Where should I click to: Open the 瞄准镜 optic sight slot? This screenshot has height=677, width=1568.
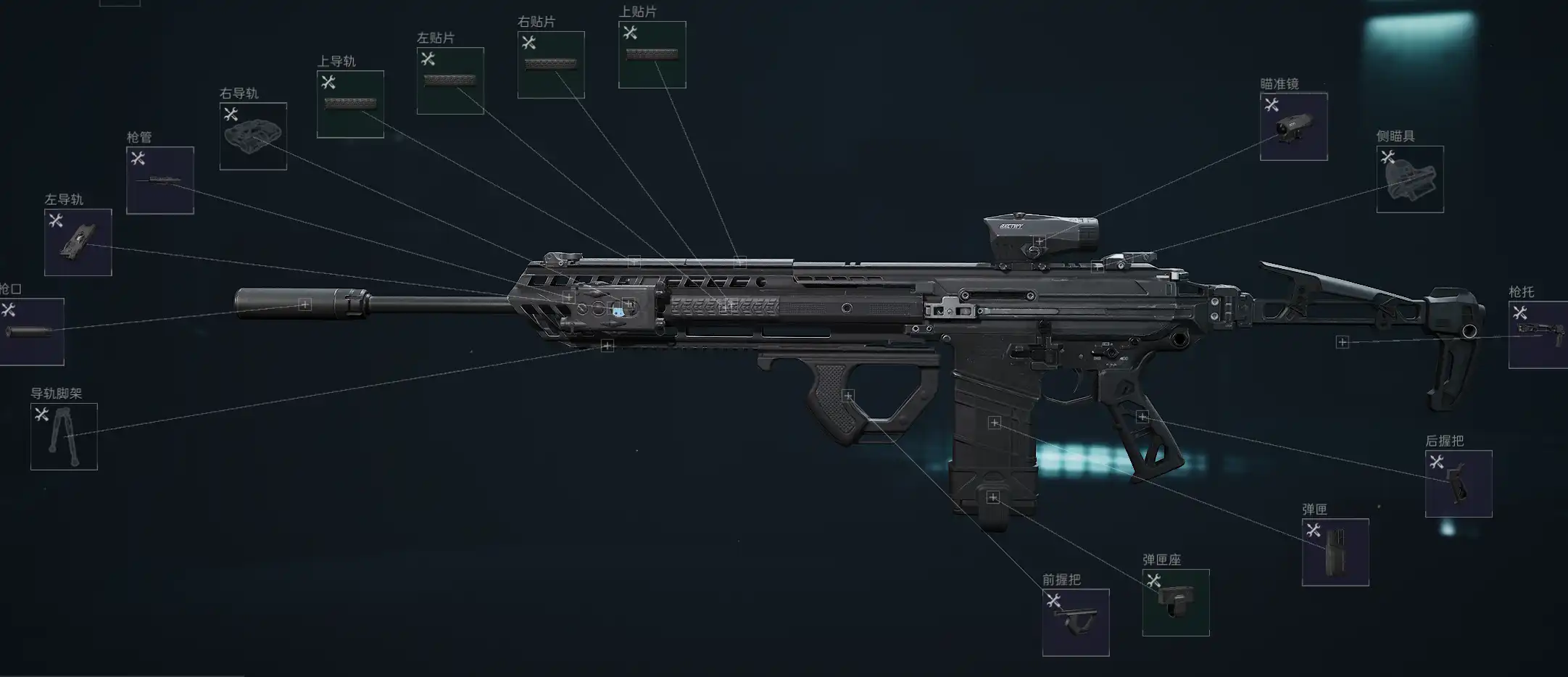click(1293, 127)
